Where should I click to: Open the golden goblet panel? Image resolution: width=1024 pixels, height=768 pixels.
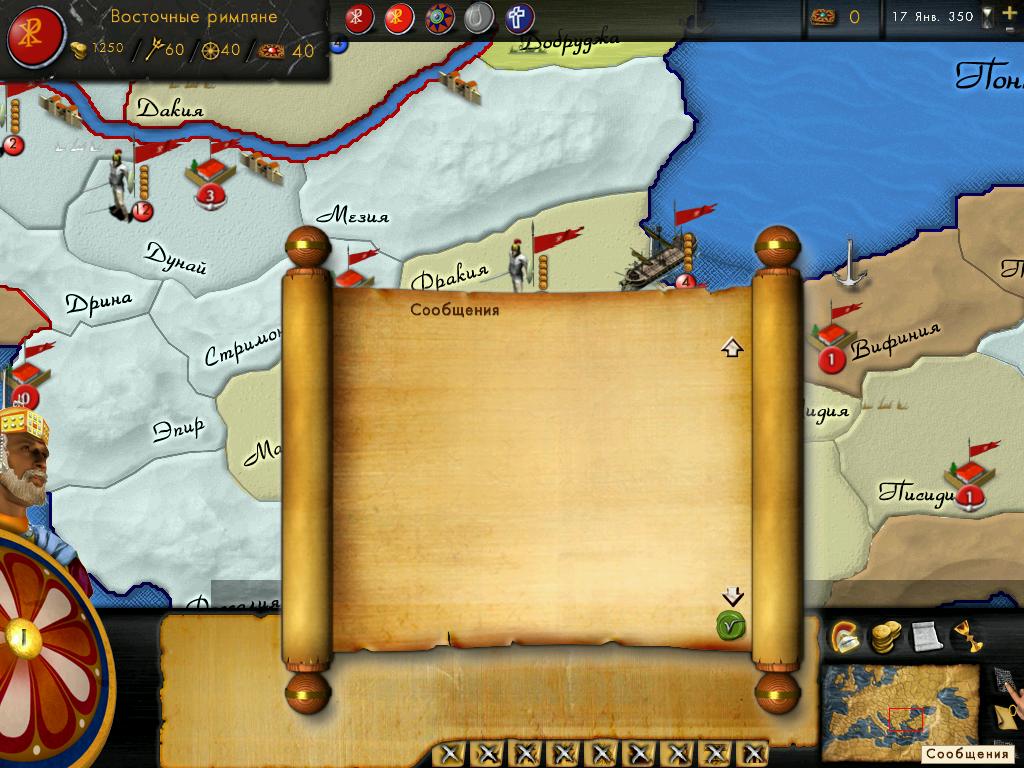[965, 636]
